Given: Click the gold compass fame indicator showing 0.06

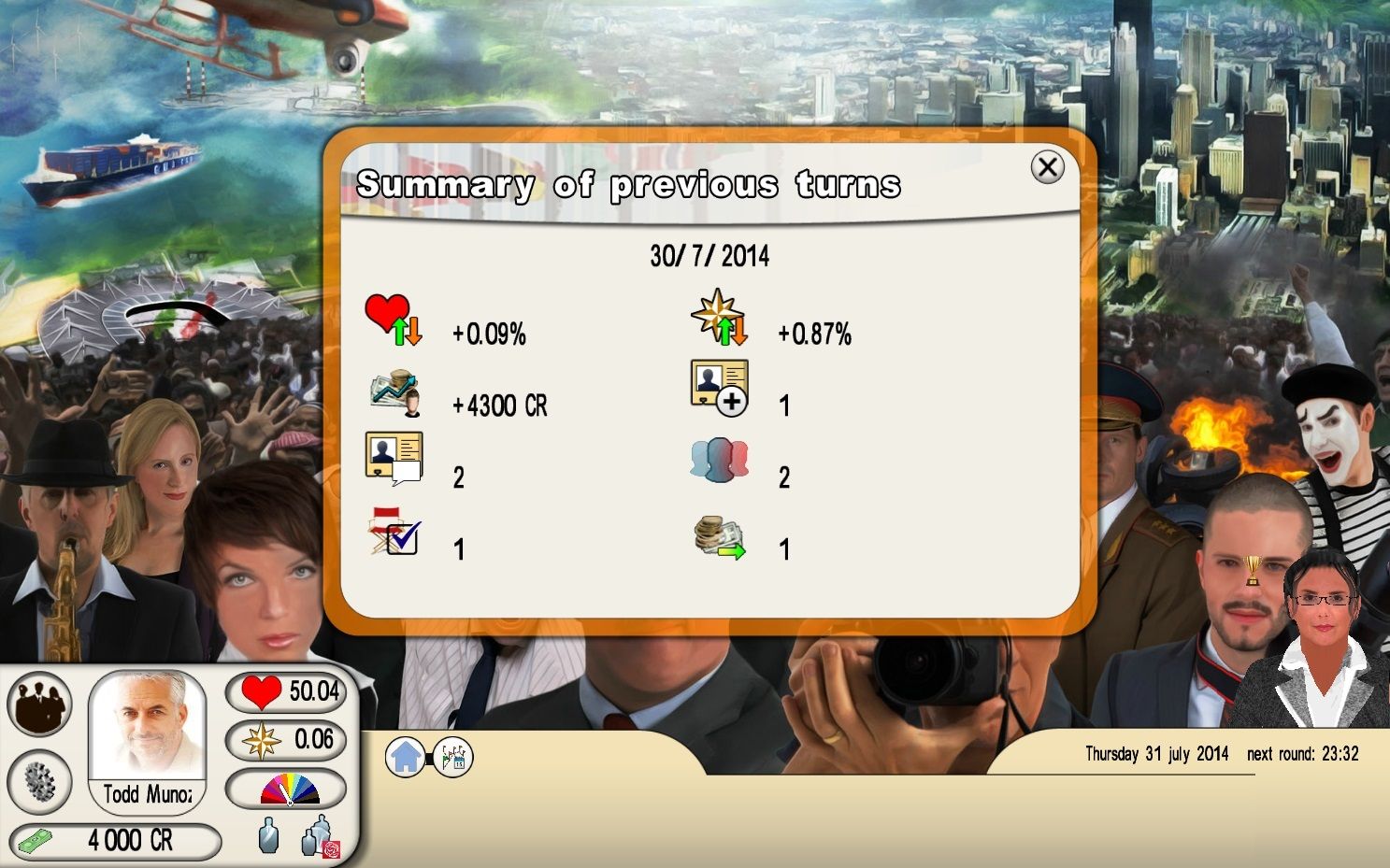Looking at the screenshot, I should [285, 740].
